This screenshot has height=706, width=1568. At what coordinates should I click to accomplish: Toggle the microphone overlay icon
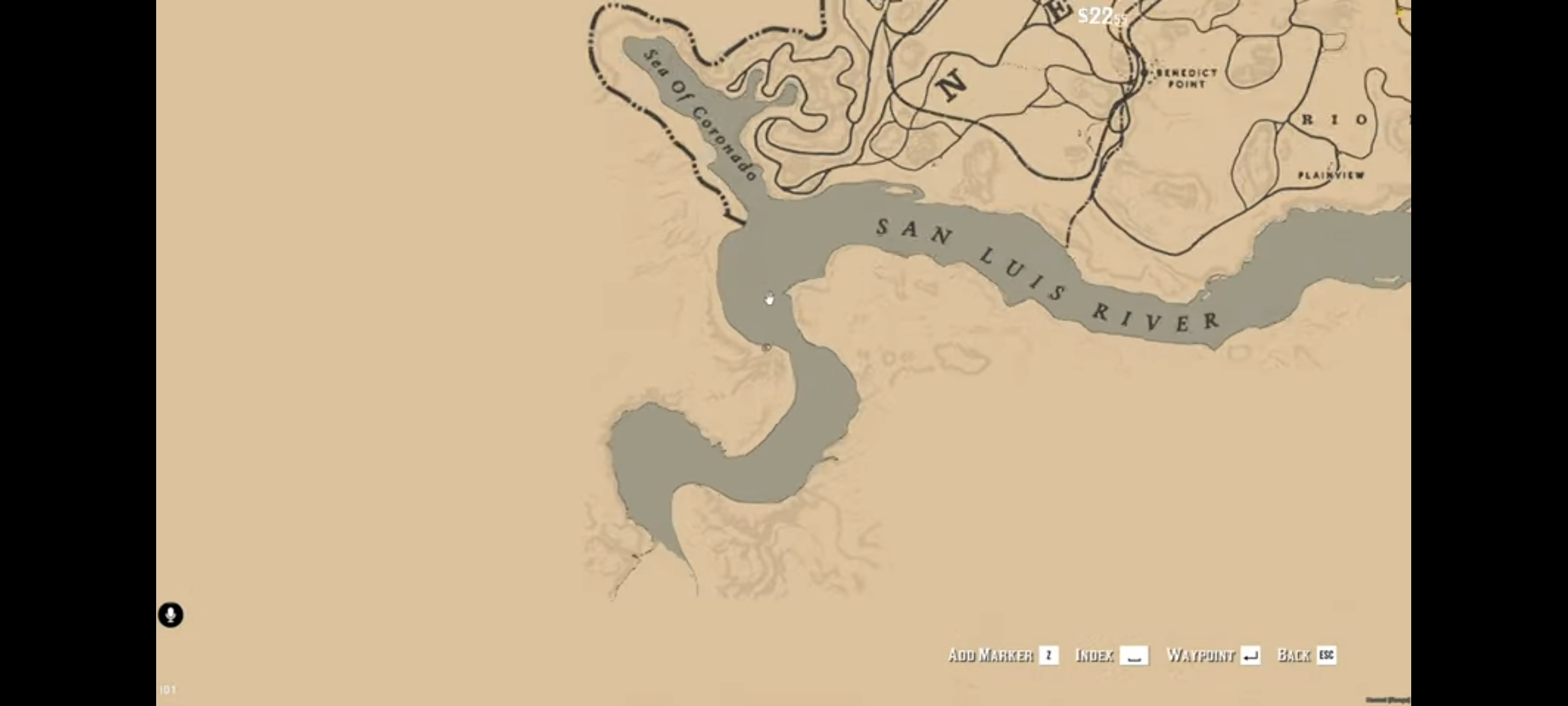tap(171, 615)
